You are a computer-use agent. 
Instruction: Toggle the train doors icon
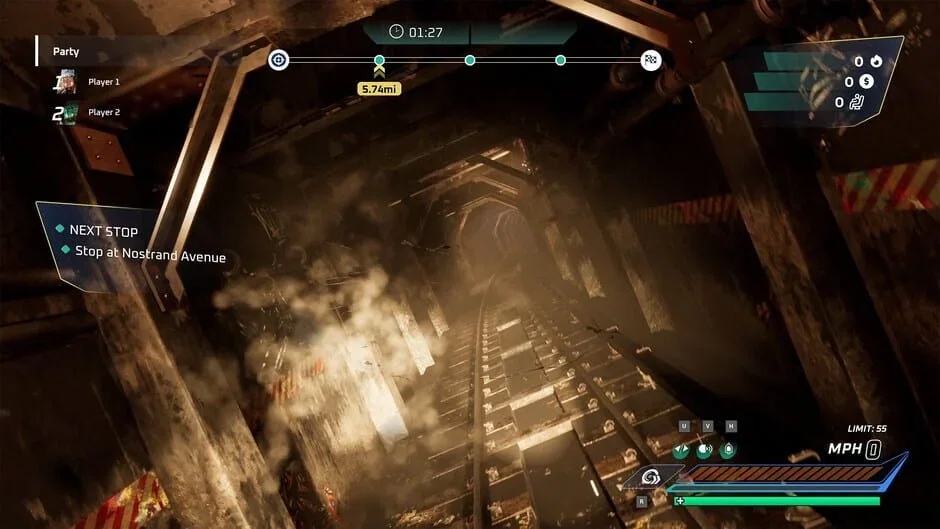click(682, 449)
